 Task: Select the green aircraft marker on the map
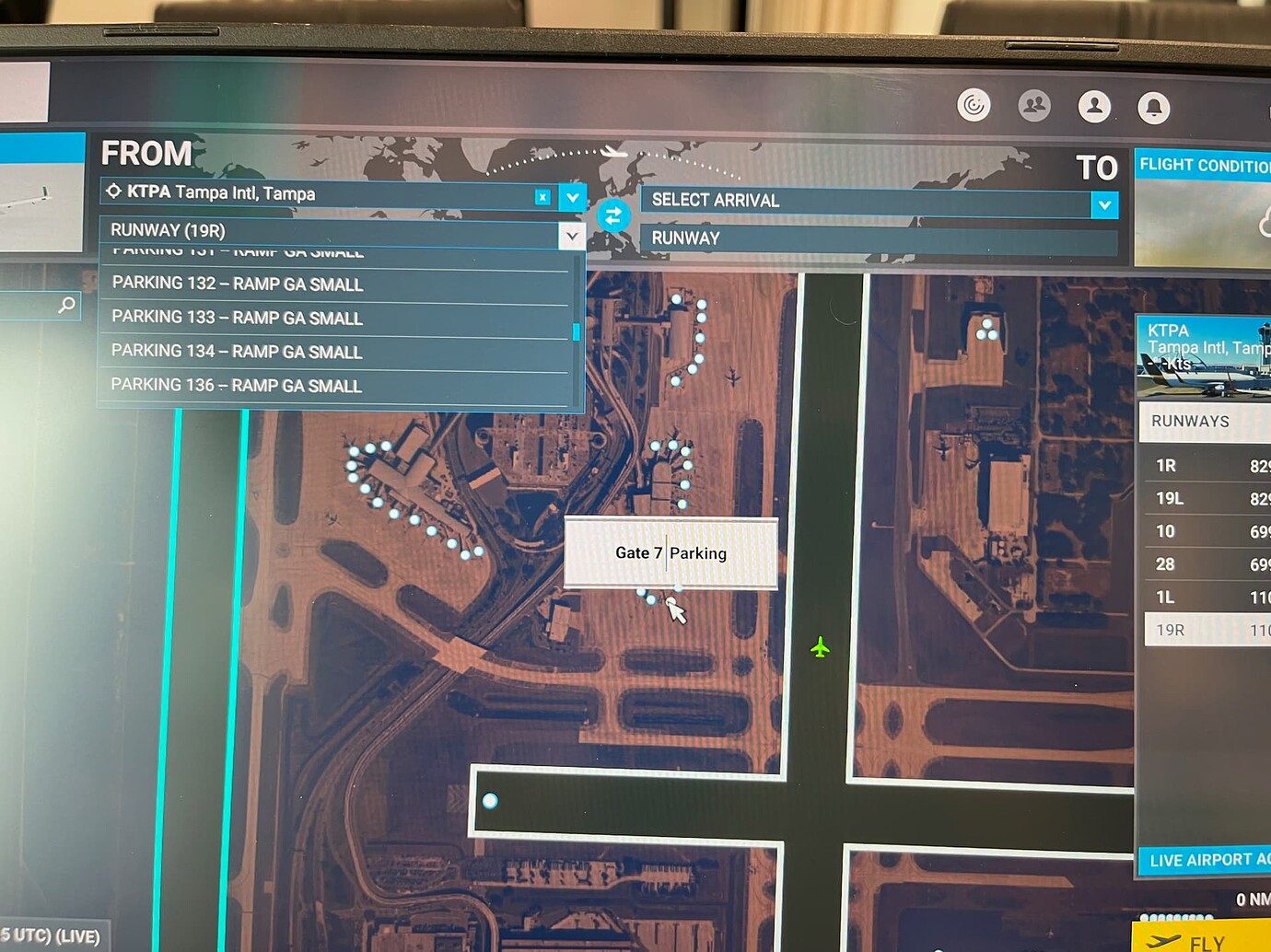pos(820,648)
